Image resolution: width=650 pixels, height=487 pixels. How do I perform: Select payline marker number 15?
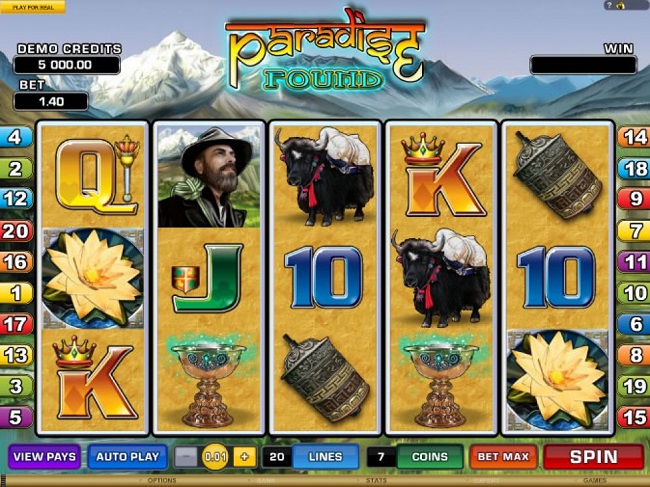pyautogui.click(x=633, y=417)
